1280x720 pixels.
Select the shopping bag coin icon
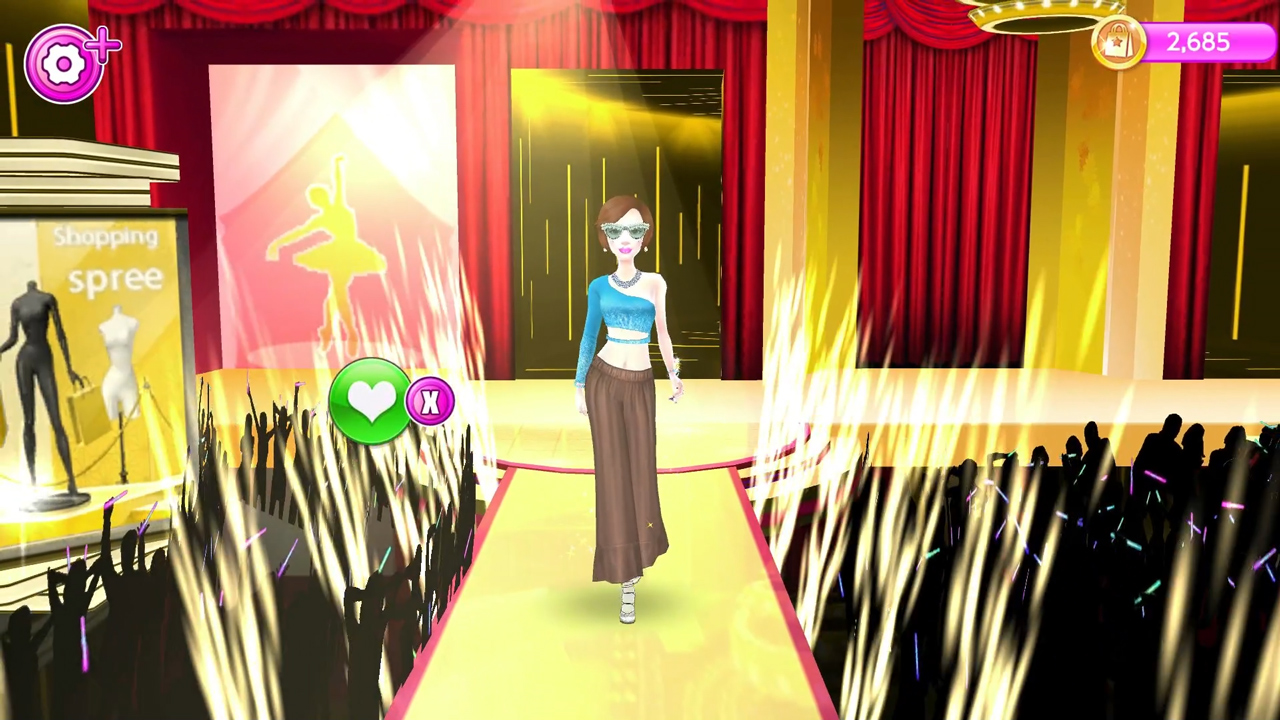(x=1117, y=43)
